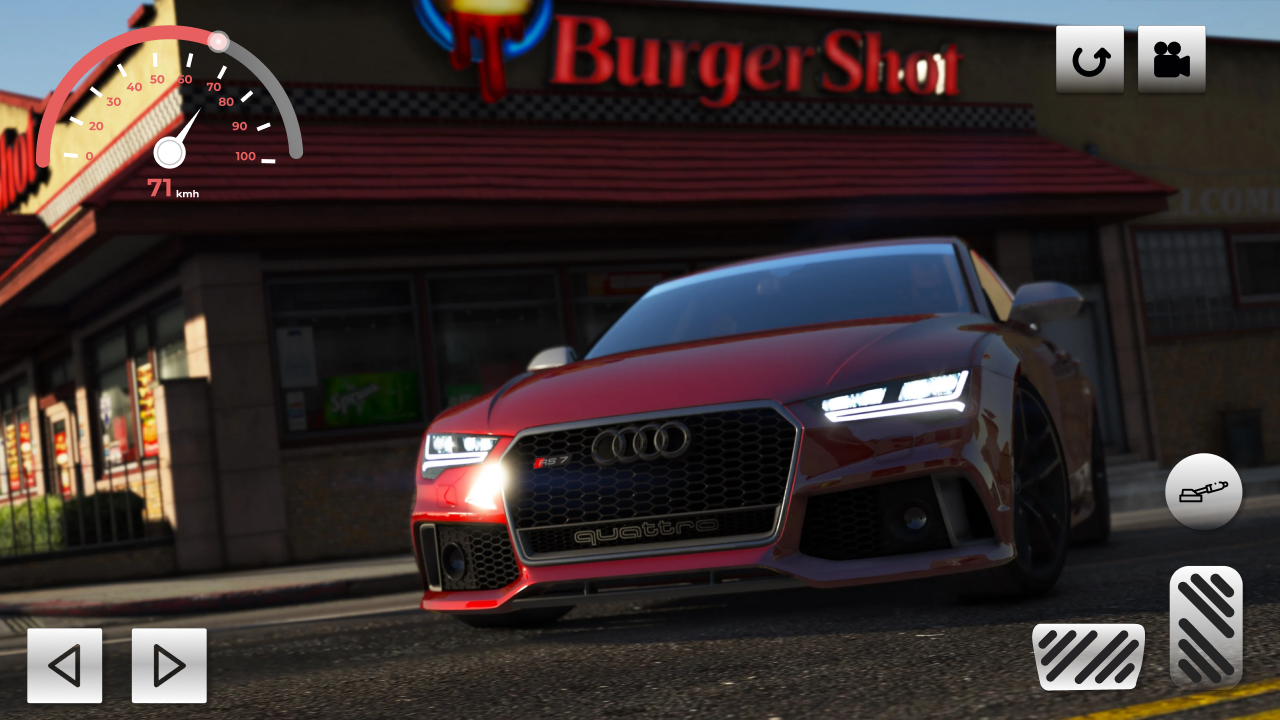Tap the 71 kmh speed readout
This screenshot has height=720, width=1280.
171,188
